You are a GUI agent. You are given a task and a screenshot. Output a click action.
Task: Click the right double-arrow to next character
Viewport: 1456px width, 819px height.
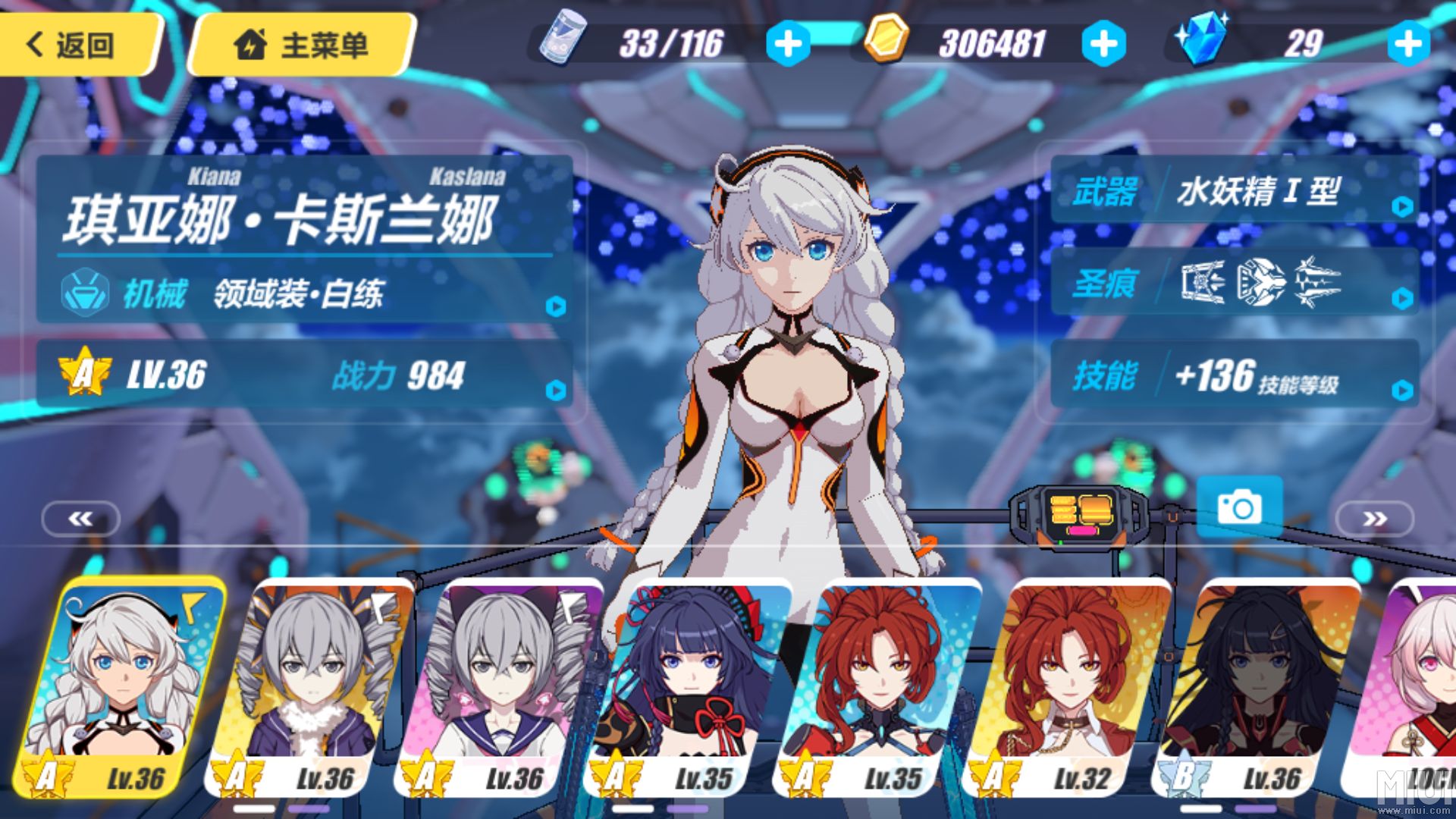[1375, 519]
